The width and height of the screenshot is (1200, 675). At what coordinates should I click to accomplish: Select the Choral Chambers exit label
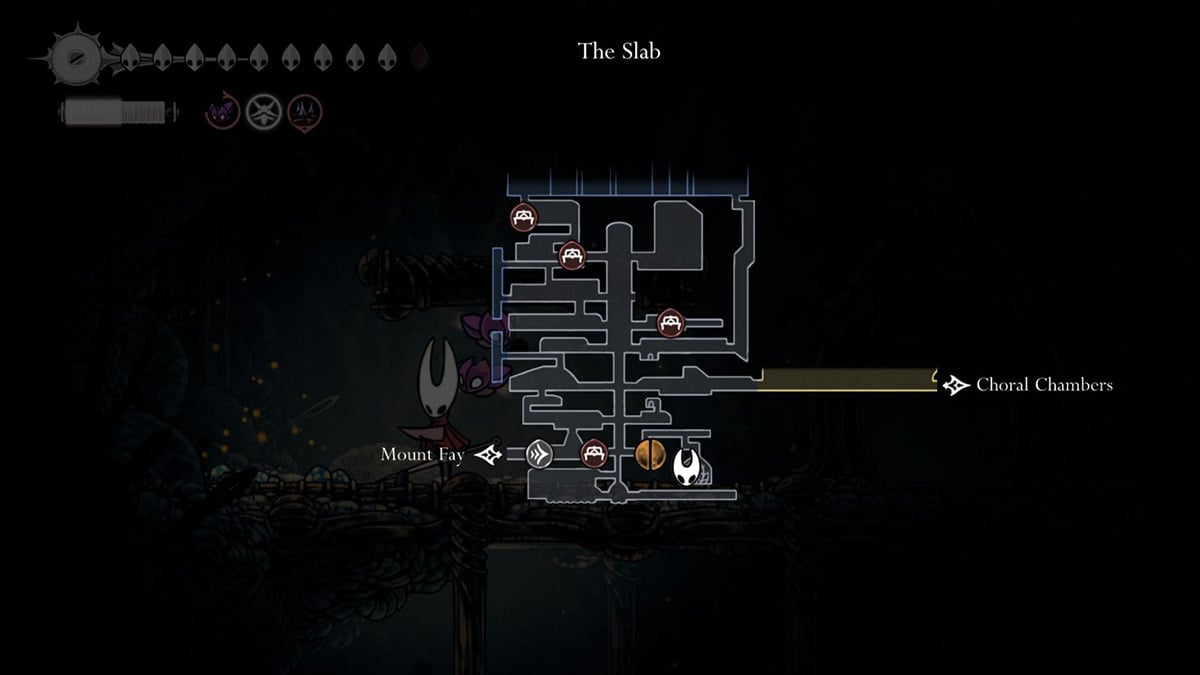1044,385
